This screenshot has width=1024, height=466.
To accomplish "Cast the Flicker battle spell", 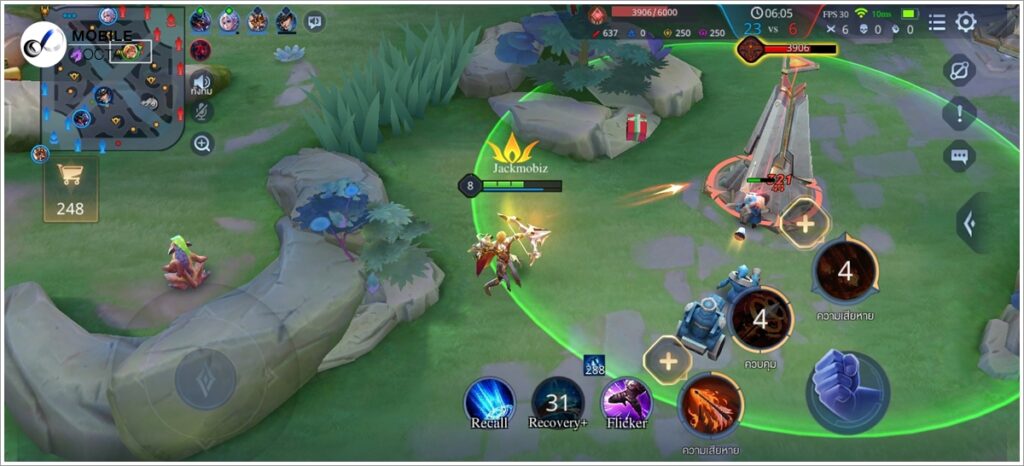I will (626, 401).
